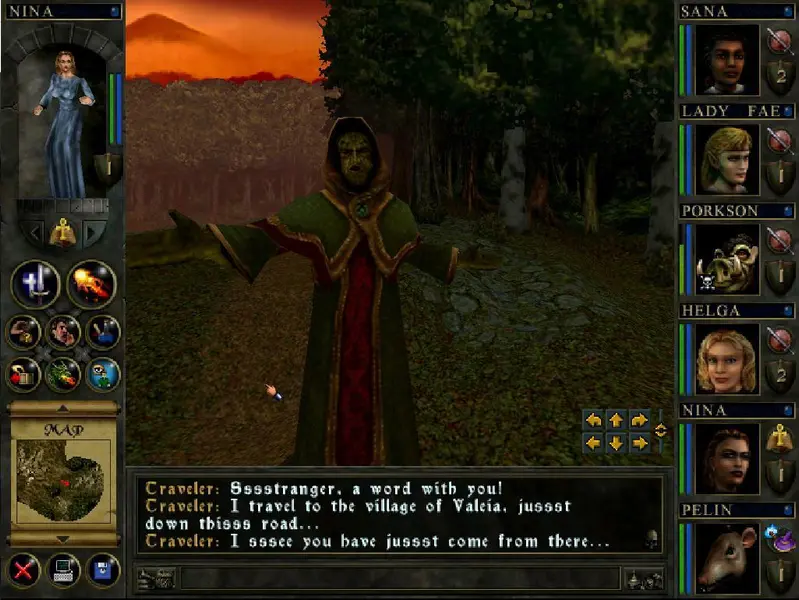Screen dimensions: 799x600
Task: Select Helga's blonde portrait
Action: pyautogui.click(x=728, y=359)
